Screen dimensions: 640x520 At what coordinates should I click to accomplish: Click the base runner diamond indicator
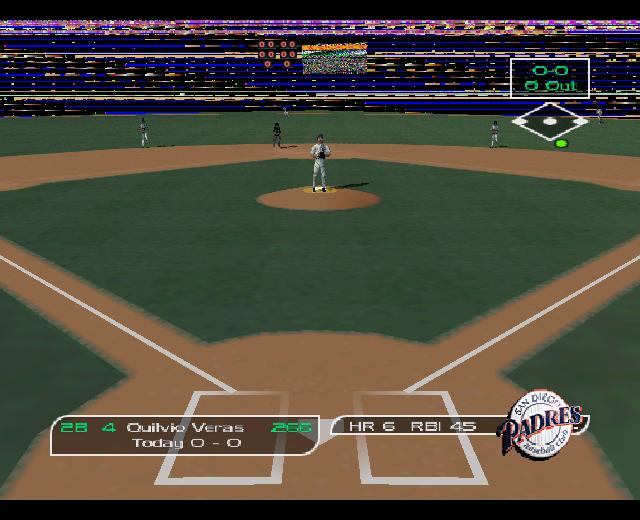point(550,123)
